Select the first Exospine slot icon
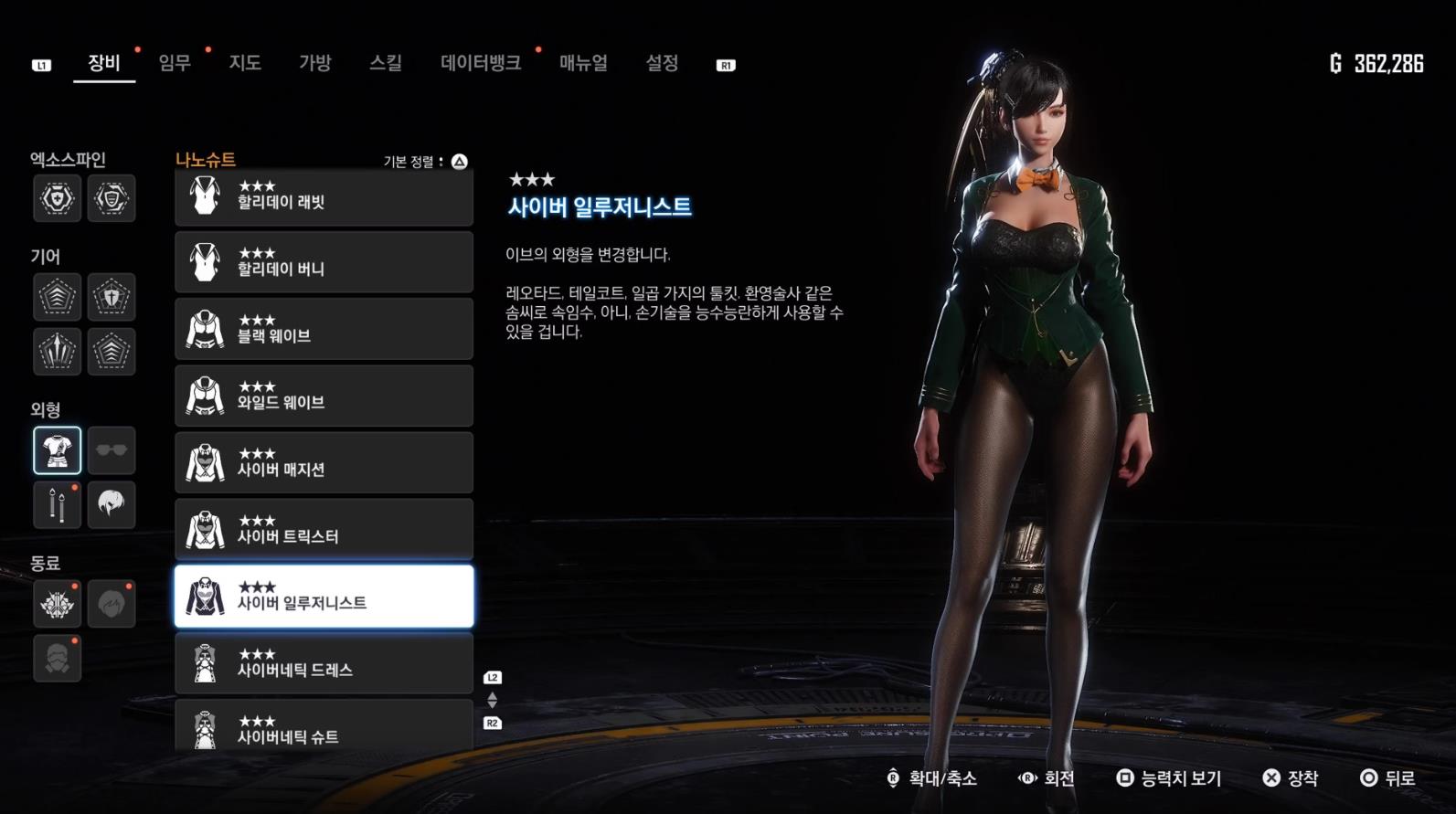 (x=57, y=199)
